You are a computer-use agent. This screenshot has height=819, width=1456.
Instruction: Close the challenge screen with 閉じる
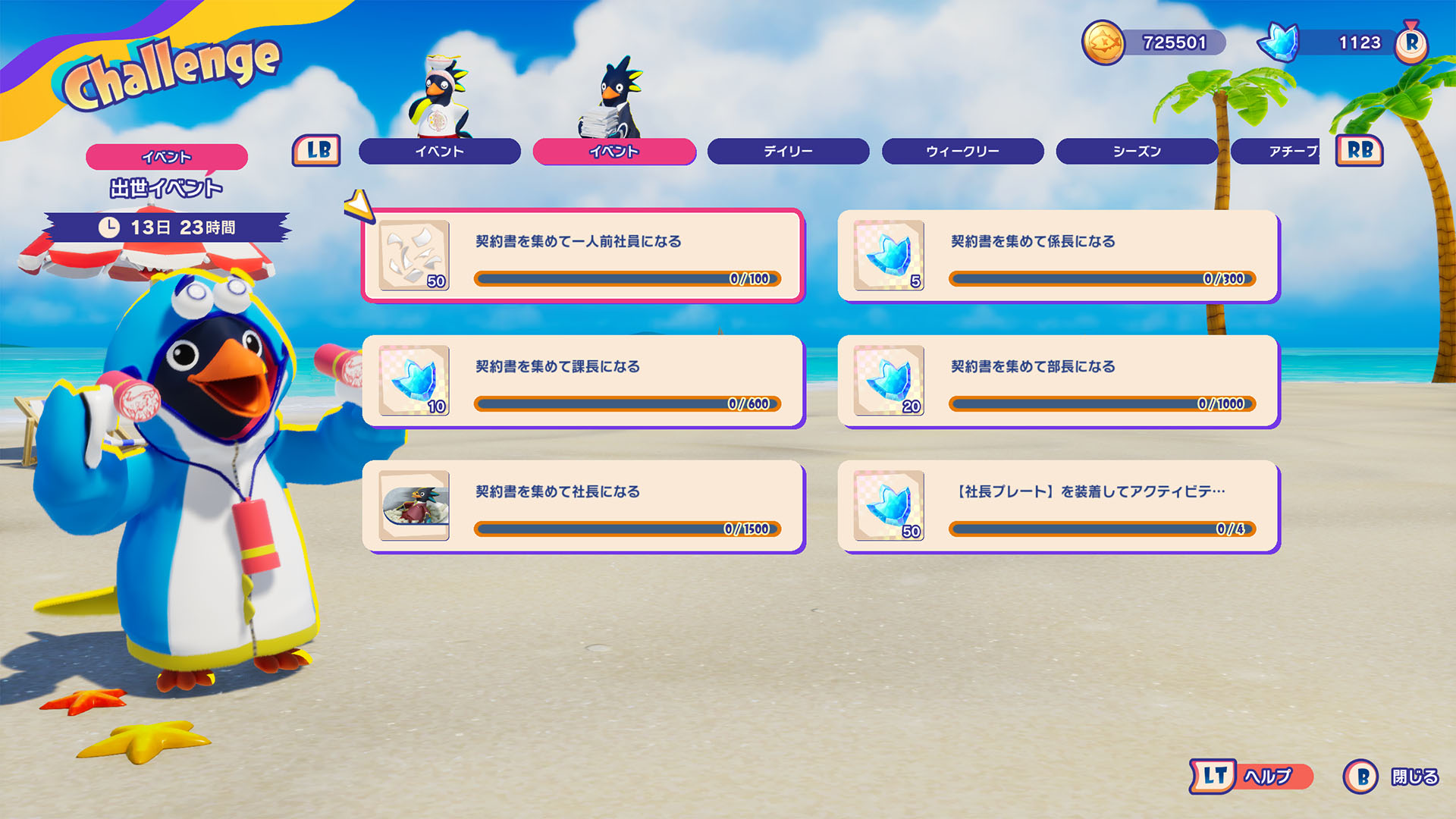point(1392,777)
